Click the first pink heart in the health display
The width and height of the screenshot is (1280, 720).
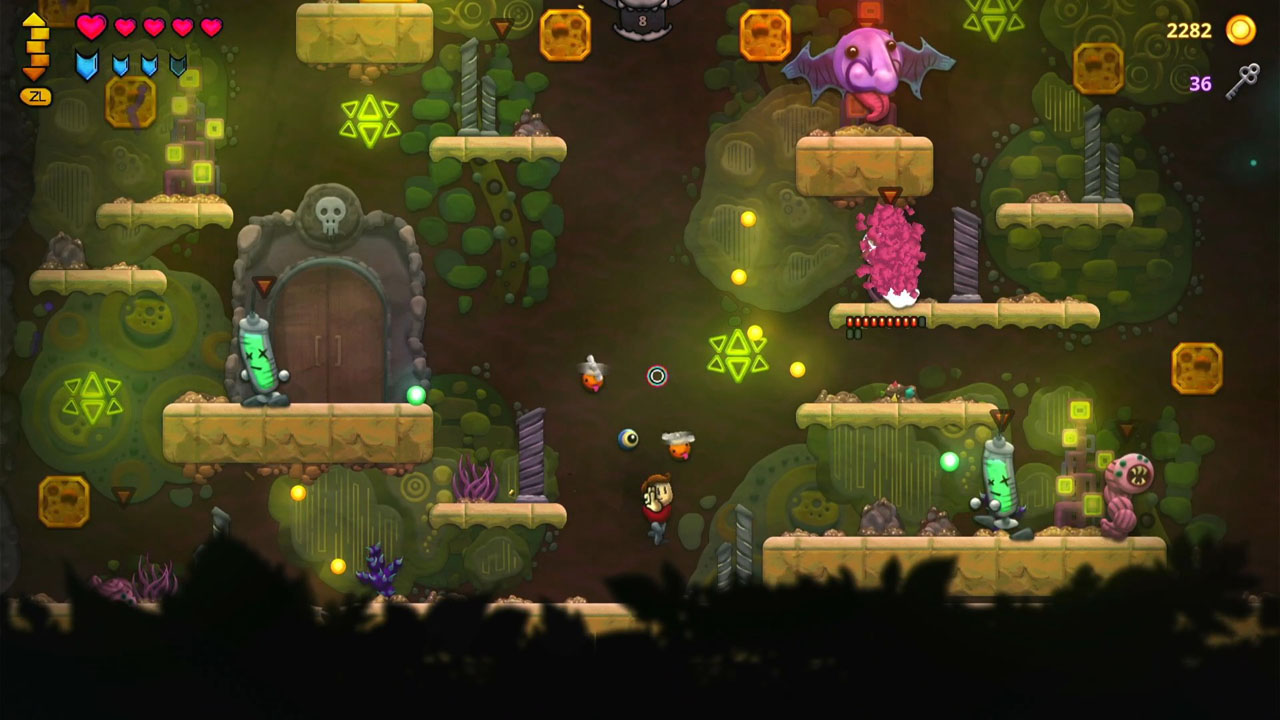[90, 26]
